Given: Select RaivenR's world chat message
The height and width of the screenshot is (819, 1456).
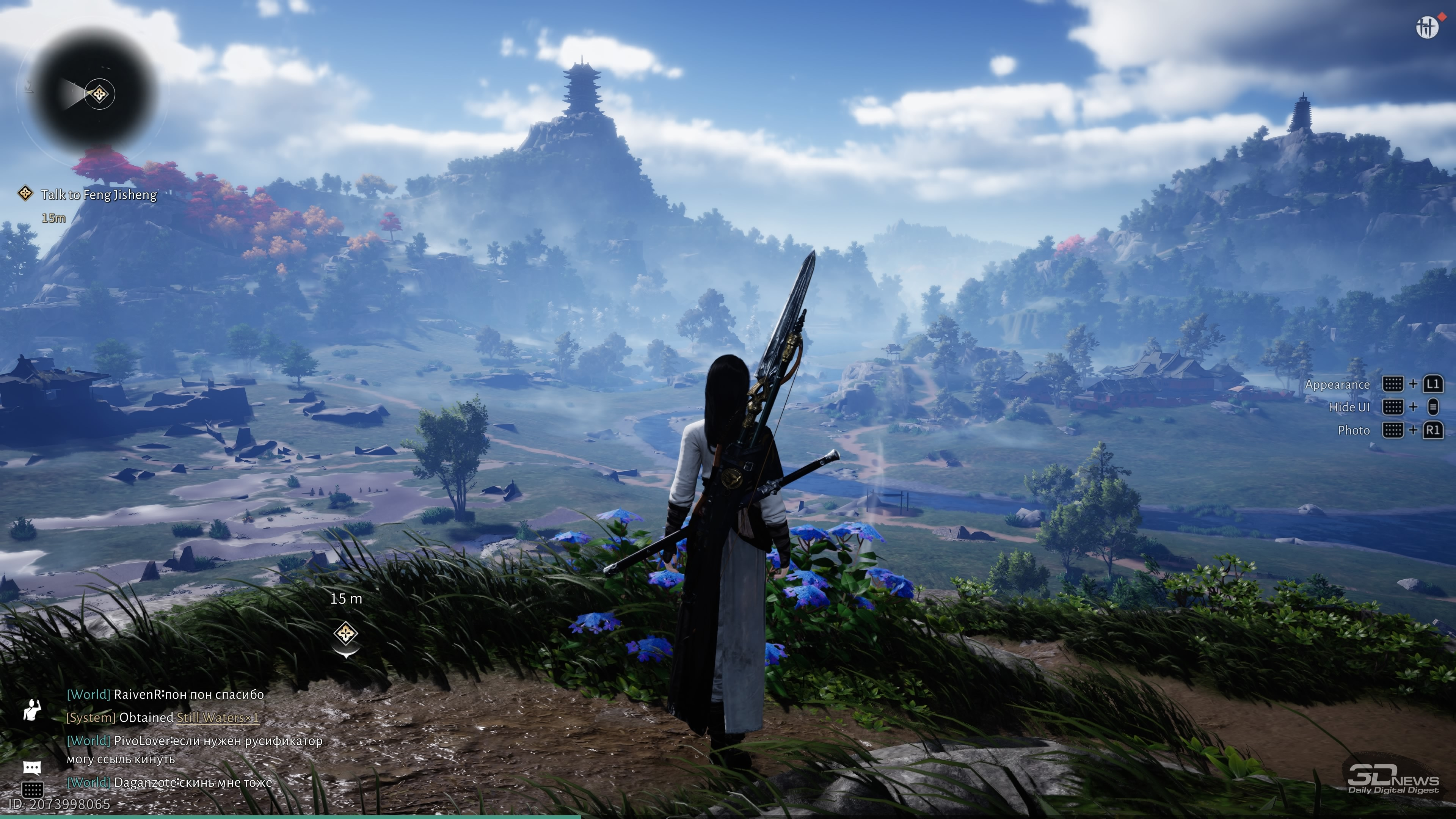Looking at the screenshot, I should (x=165, y=695).
